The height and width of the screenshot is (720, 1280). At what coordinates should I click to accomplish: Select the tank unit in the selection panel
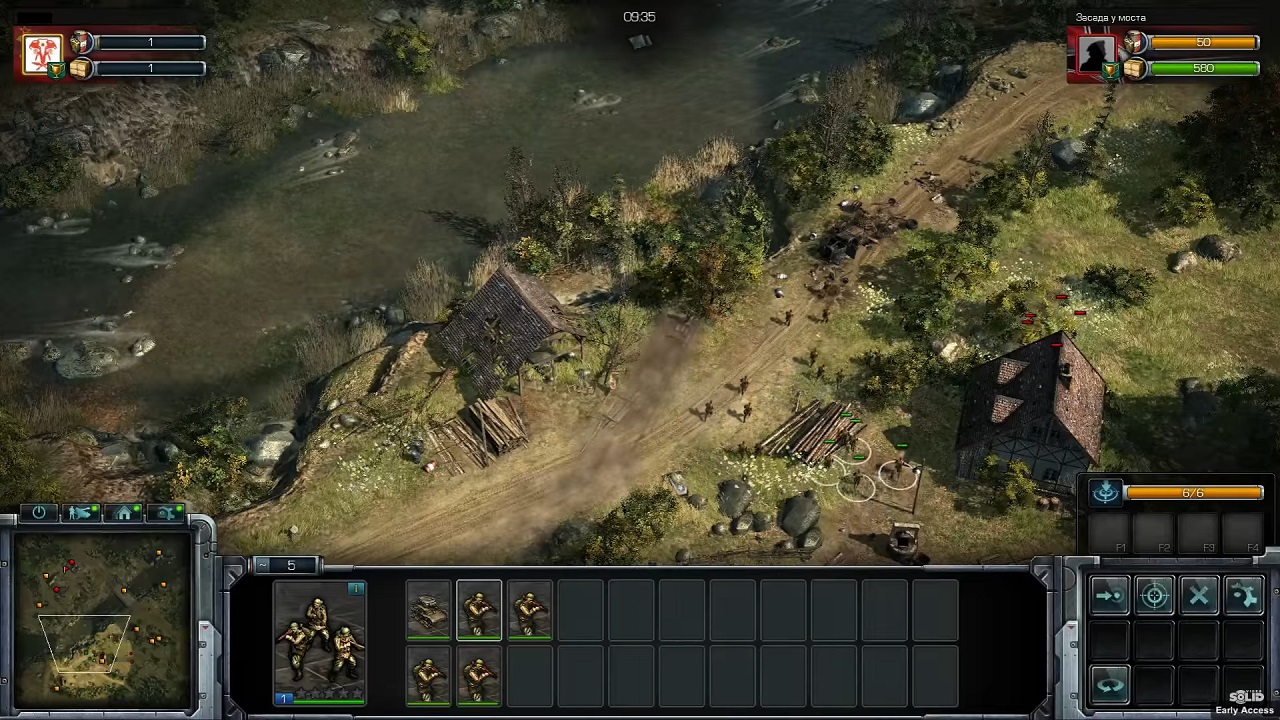[x=429, y=609]
